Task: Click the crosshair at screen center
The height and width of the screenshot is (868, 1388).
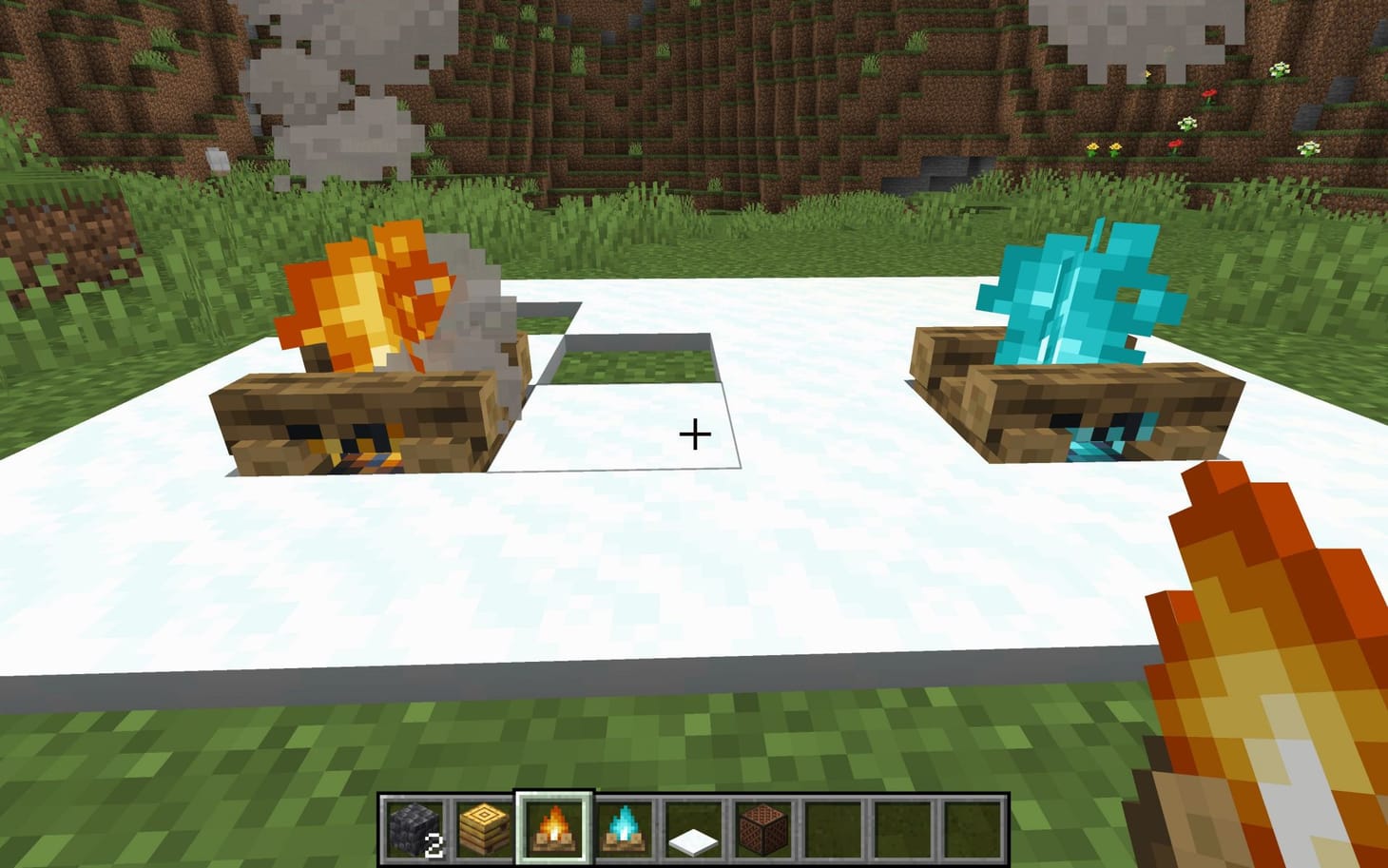Action: [x=695, y=434]
